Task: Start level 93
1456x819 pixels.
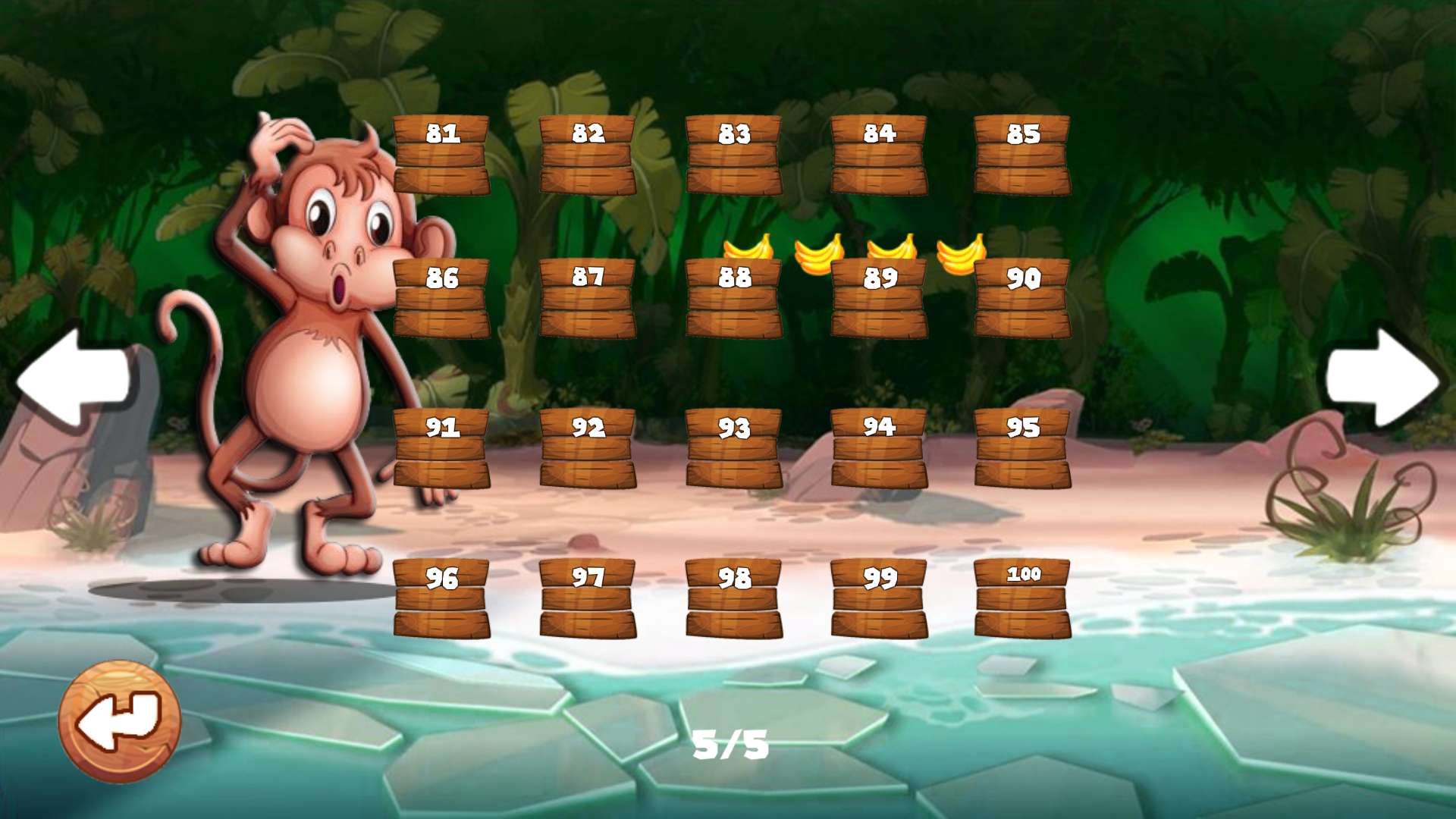Action: pos(733,448)
